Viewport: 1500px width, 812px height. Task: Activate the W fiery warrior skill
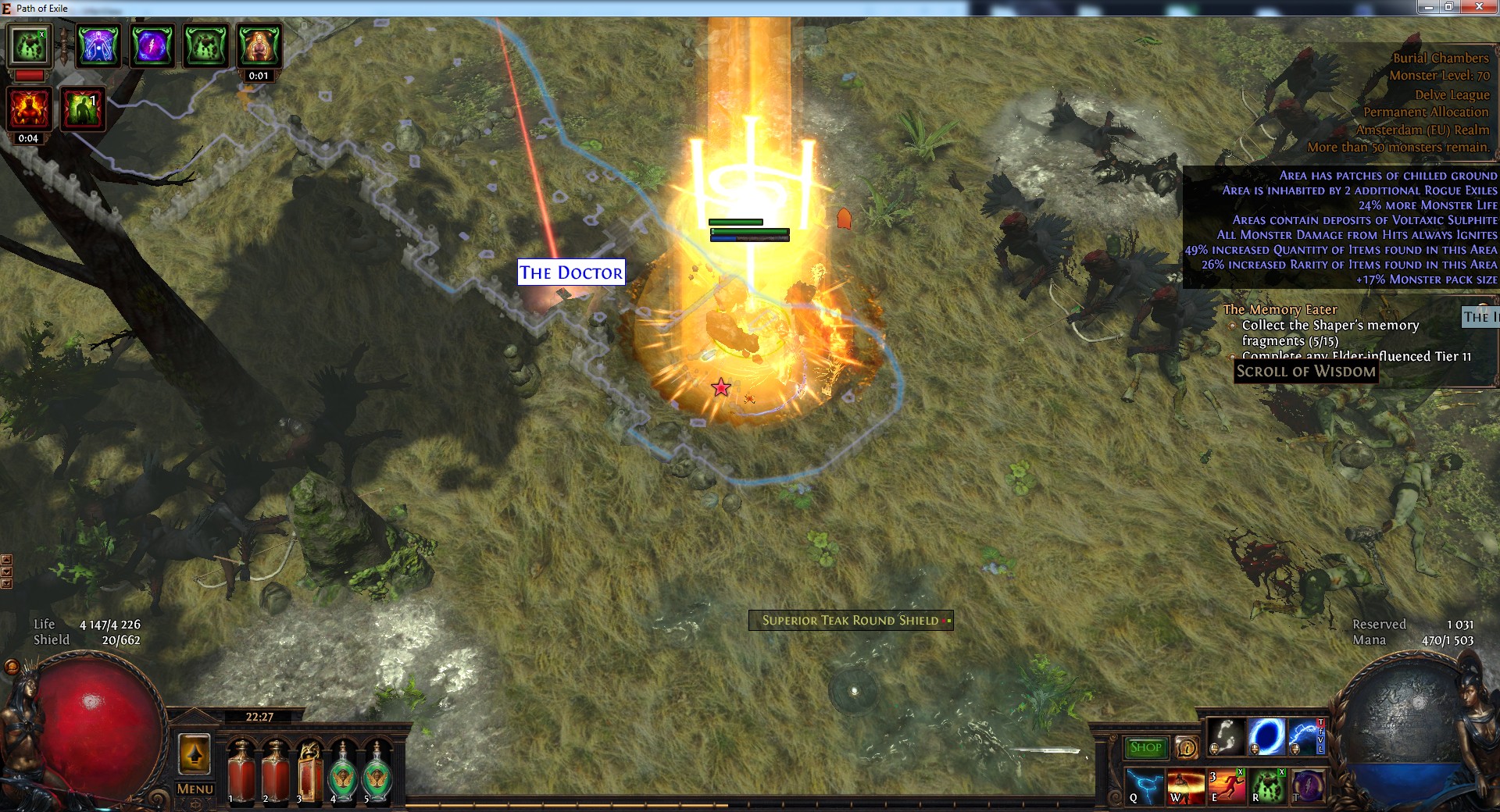tap(1185, 785)
